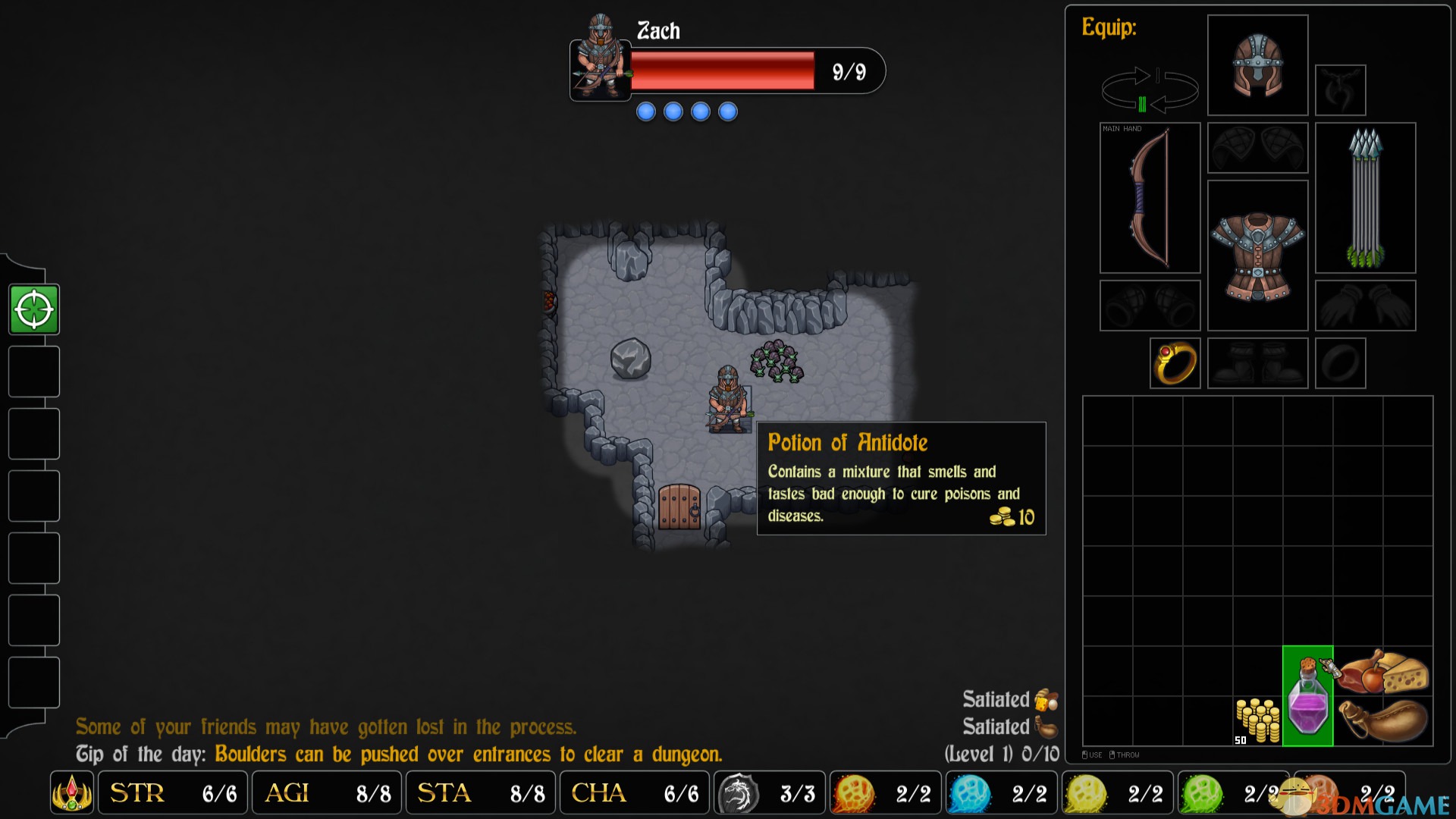
Task: Click the equipped gold ruby ring
Action: click(1175, 363)
